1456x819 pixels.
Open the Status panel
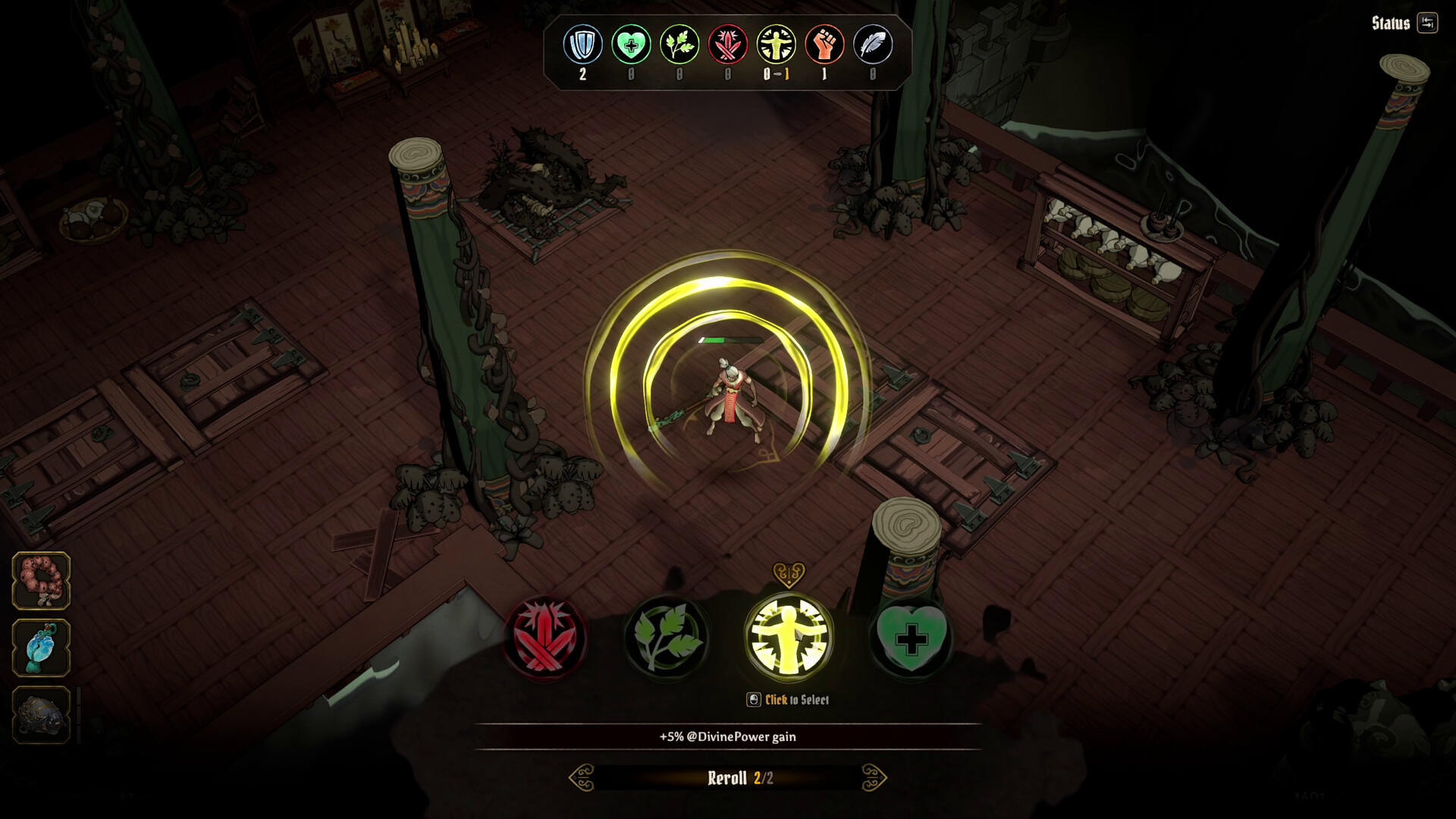(1392, 23)
